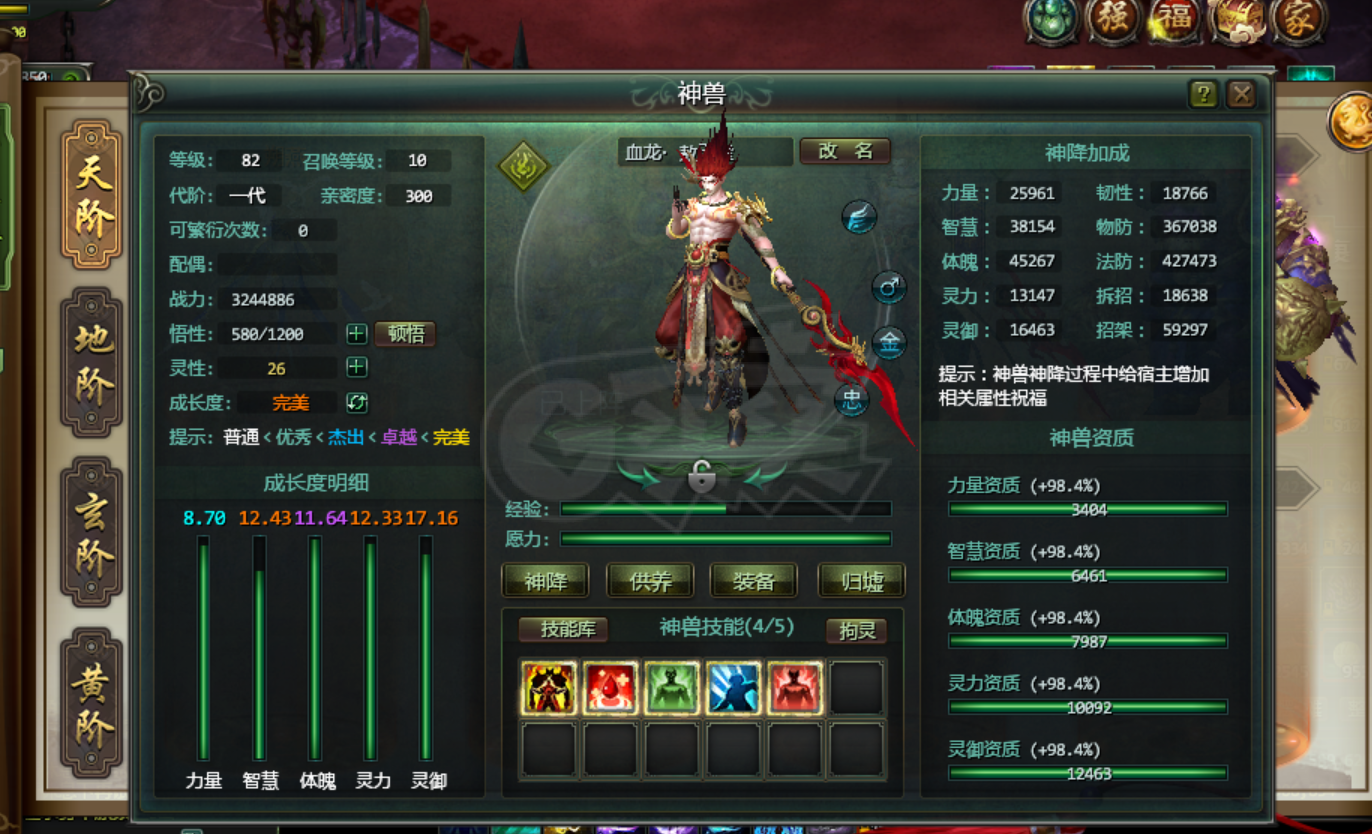Viewport: 1372px width, 834px height.
Task: Click the 改名 rename button
Action: coord(845,152)
